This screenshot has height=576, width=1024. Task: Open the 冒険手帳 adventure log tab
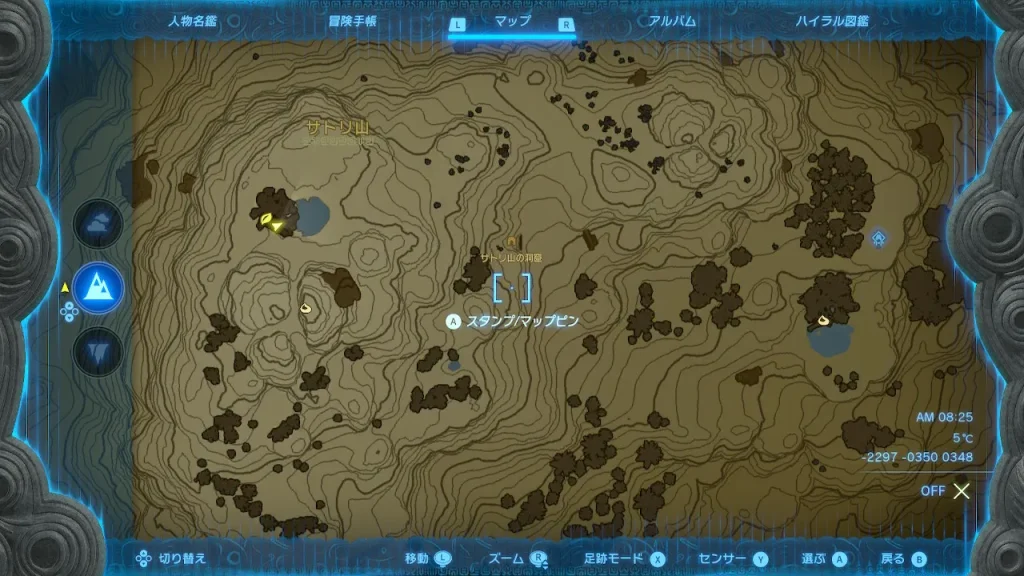point(352,21)
